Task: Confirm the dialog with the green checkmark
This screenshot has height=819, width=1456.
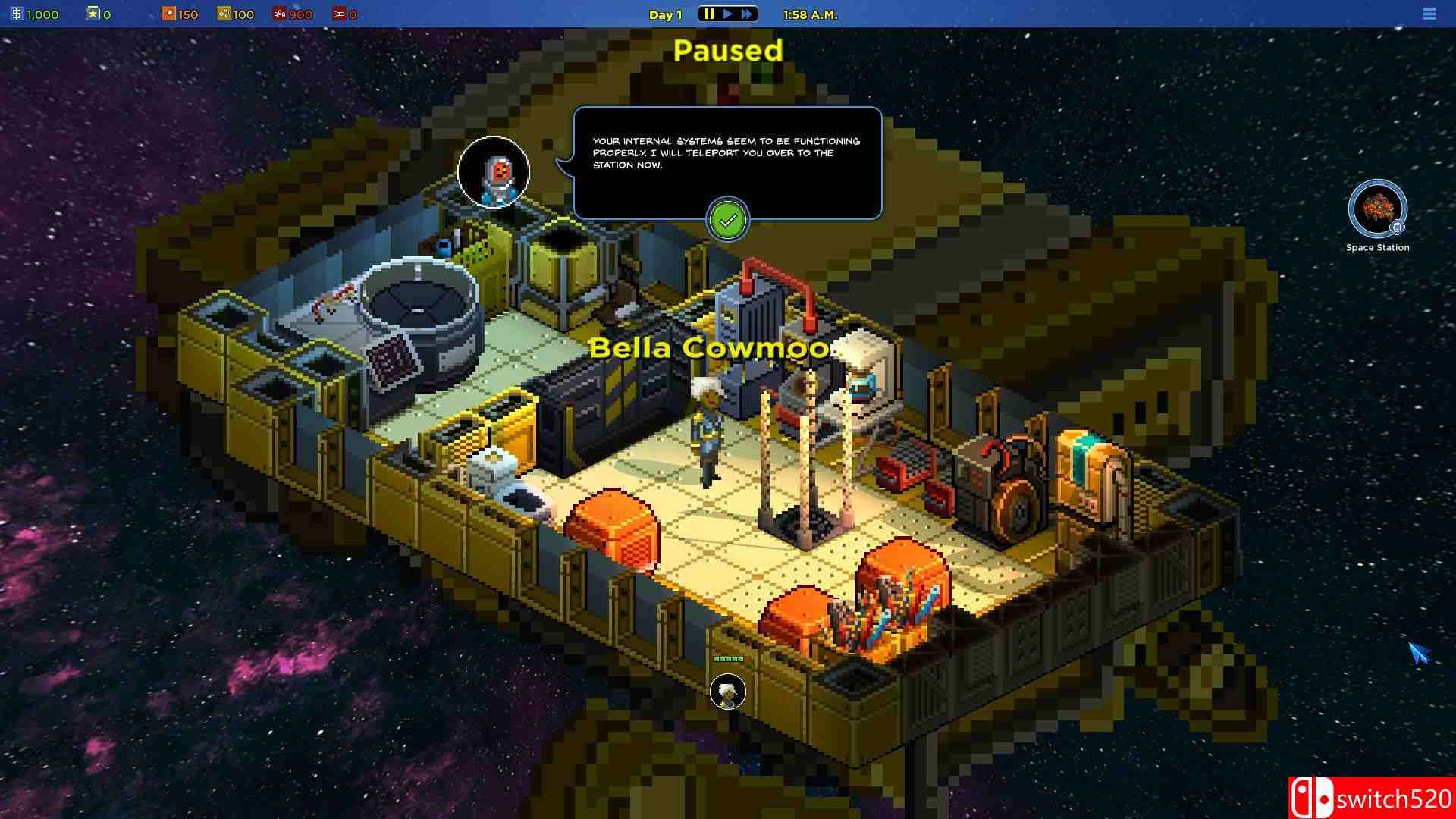Action: pos(727,220)
